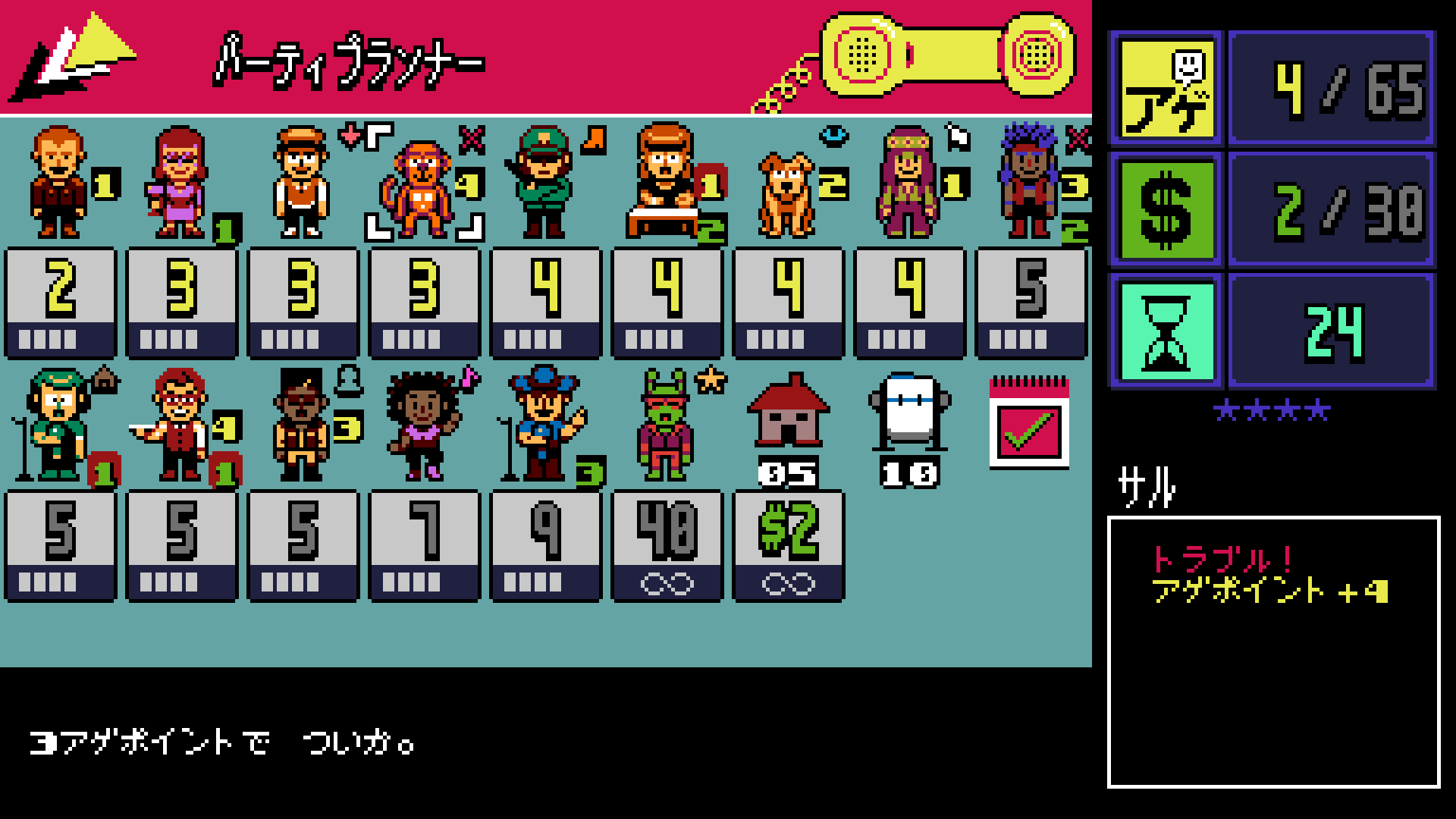Select the monkey with corner brackets
This screenshot has width=1456, height=819.
pos(421,186)
